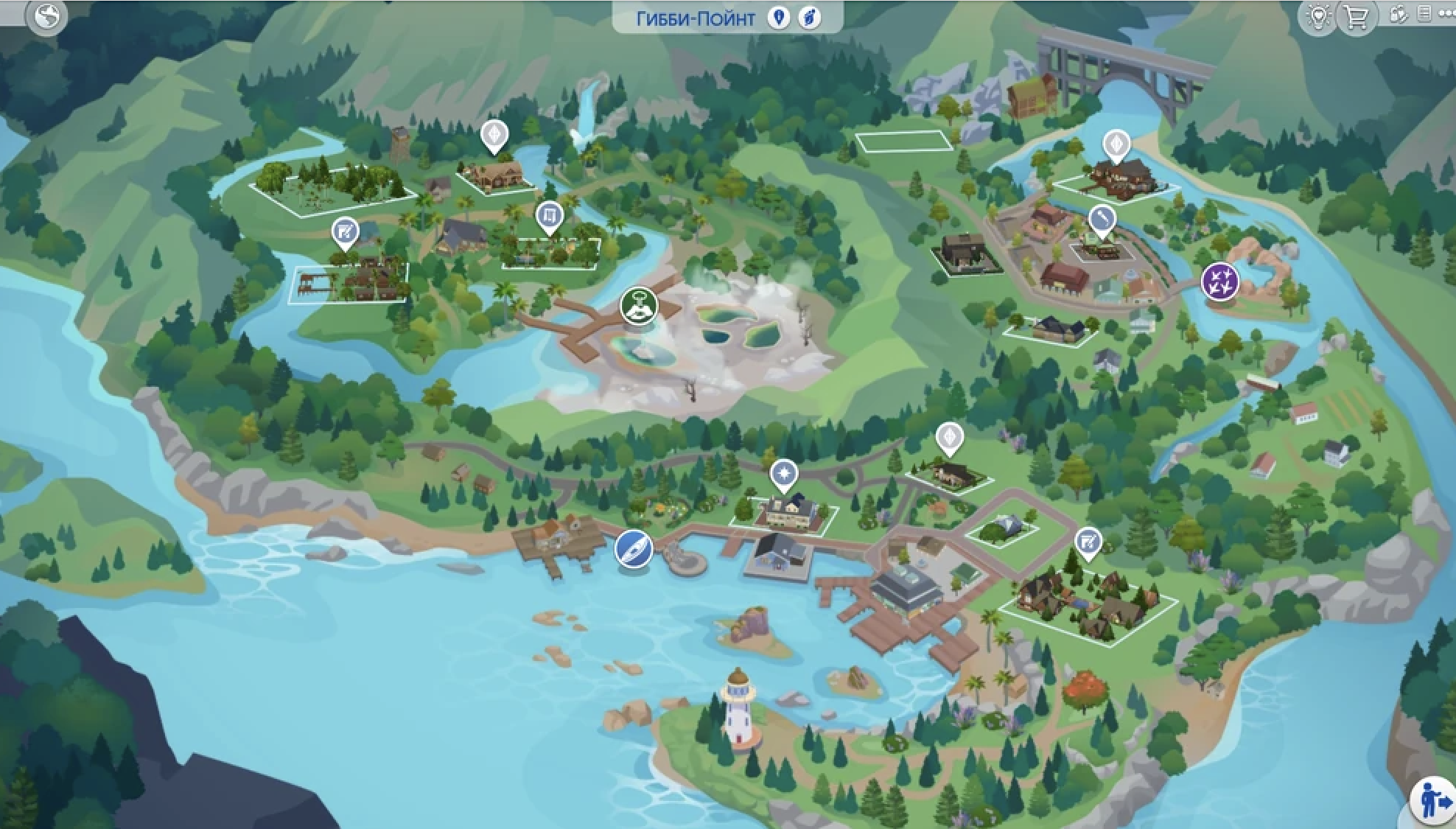The image size is (1456, 829).
Task: Choose the wrench pin in the town area
Action: click(x=1102, y=220)
